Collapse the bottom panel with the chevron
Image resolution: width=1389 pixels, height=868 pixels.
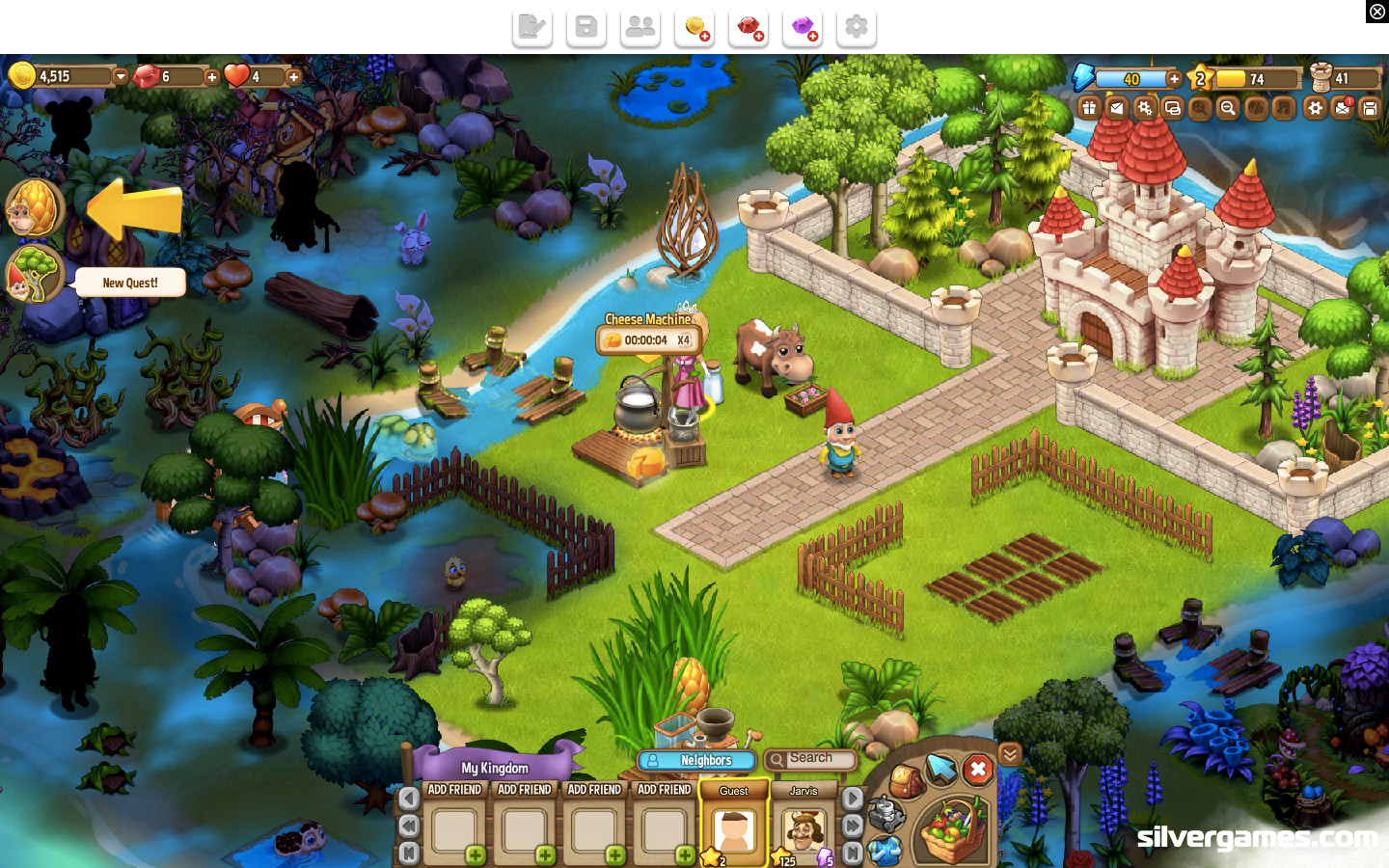(1010, 754)
